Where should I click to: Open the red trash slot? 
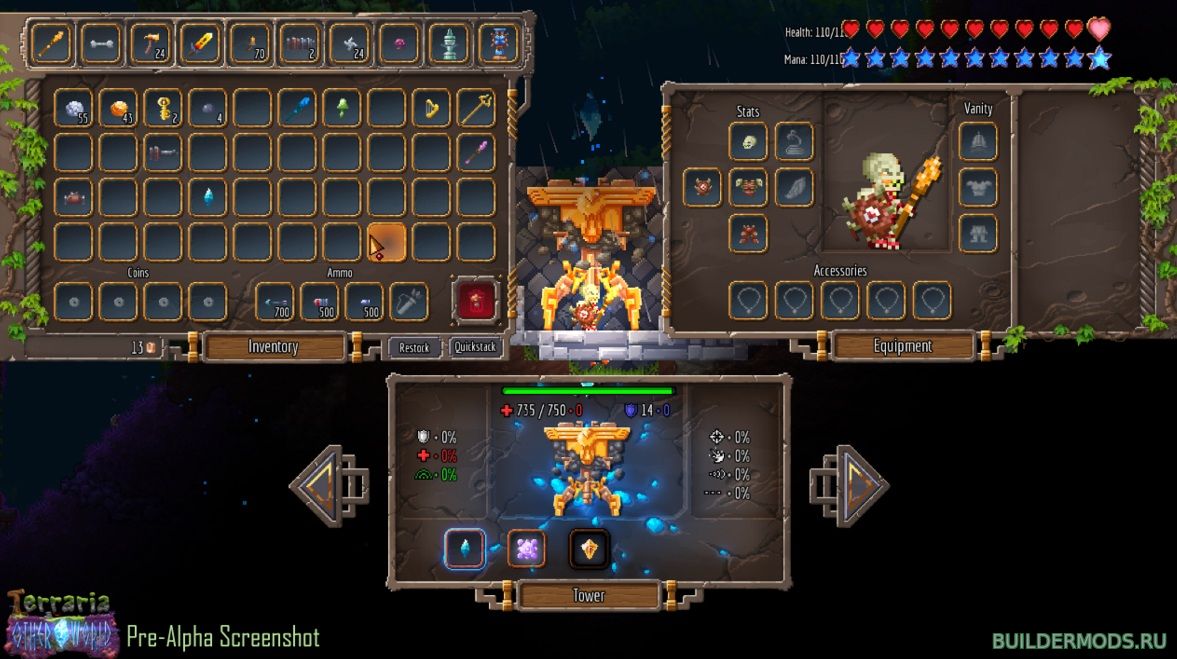(476, 300)
